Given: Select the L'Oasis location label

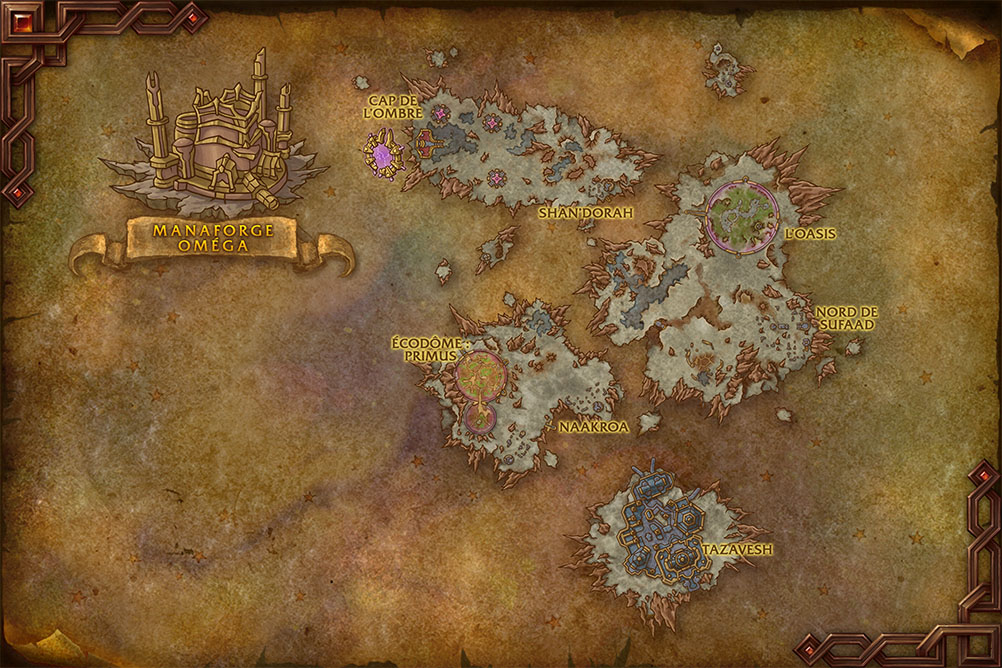Looking at the screenshot, I should (810, 233).
